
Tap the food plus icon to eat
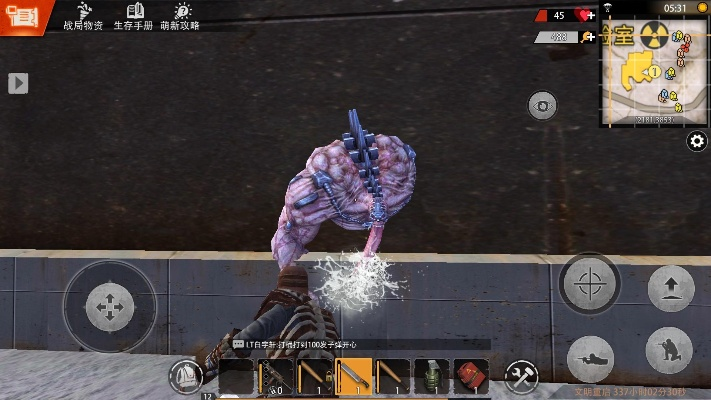pos(587,37)
